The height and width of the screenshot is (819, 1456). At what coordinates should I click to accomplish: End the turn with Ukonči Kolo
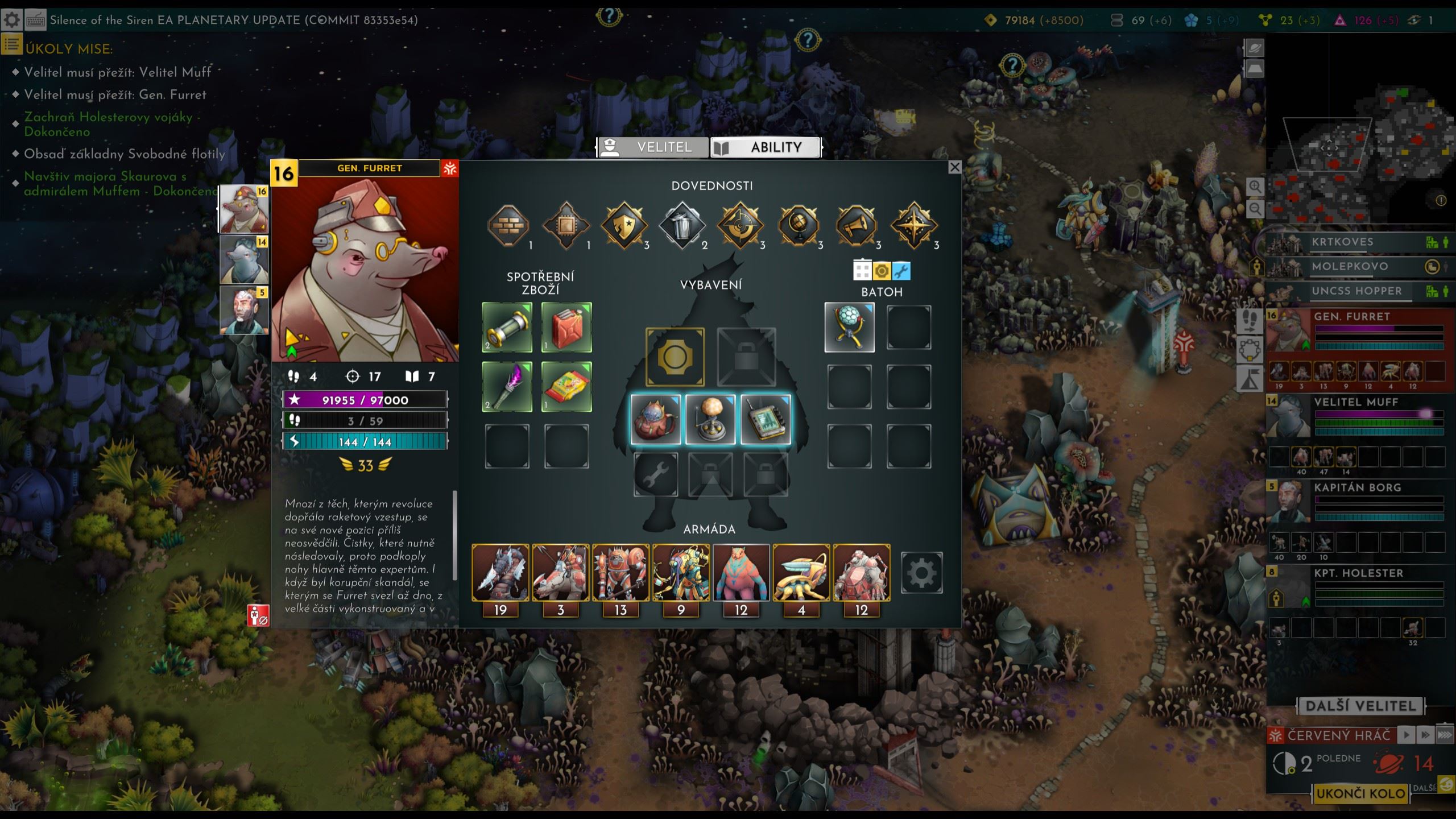coord(1360,793)
